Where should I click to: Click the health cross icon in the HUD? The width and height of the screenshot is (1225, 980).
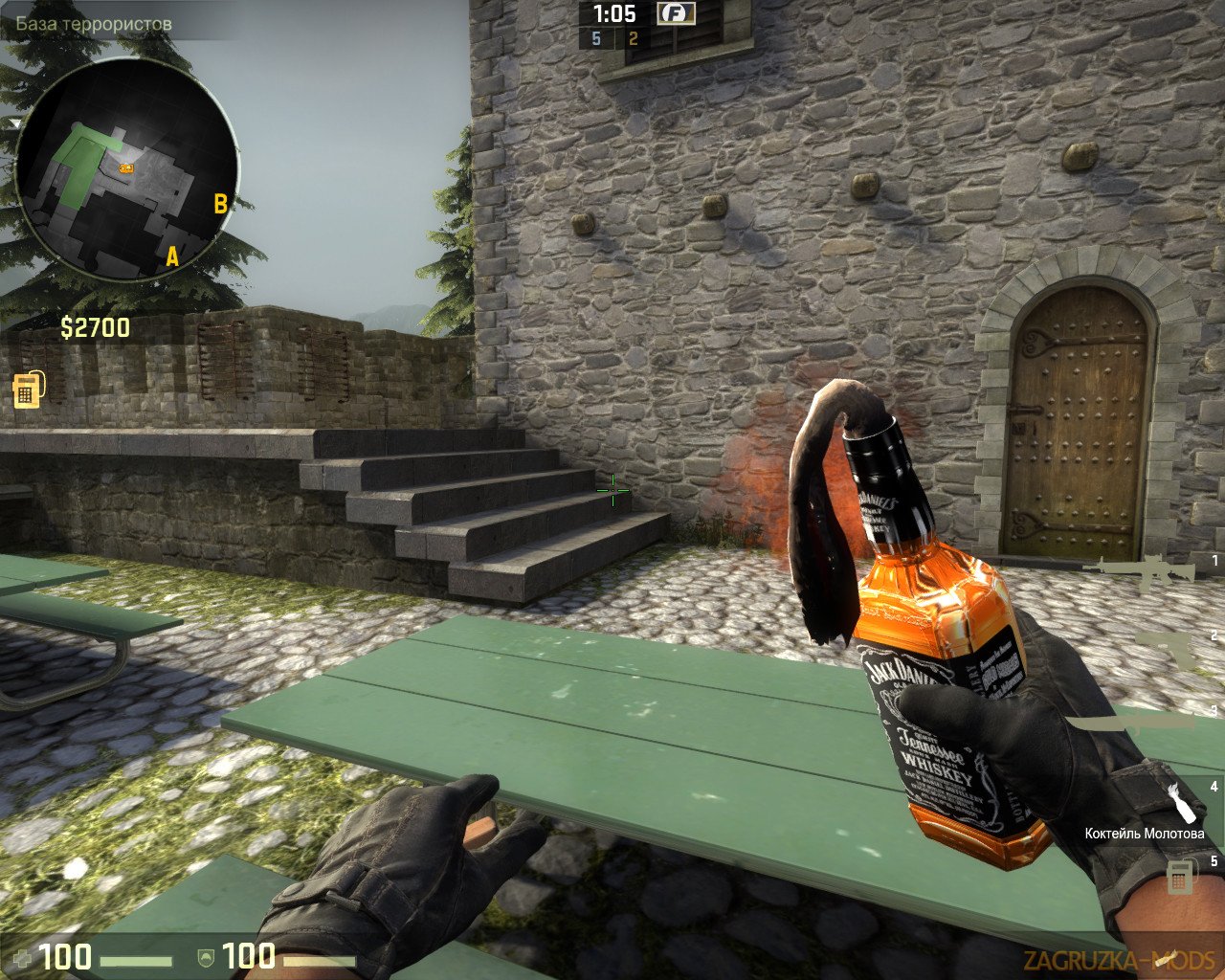click(24, 958)
